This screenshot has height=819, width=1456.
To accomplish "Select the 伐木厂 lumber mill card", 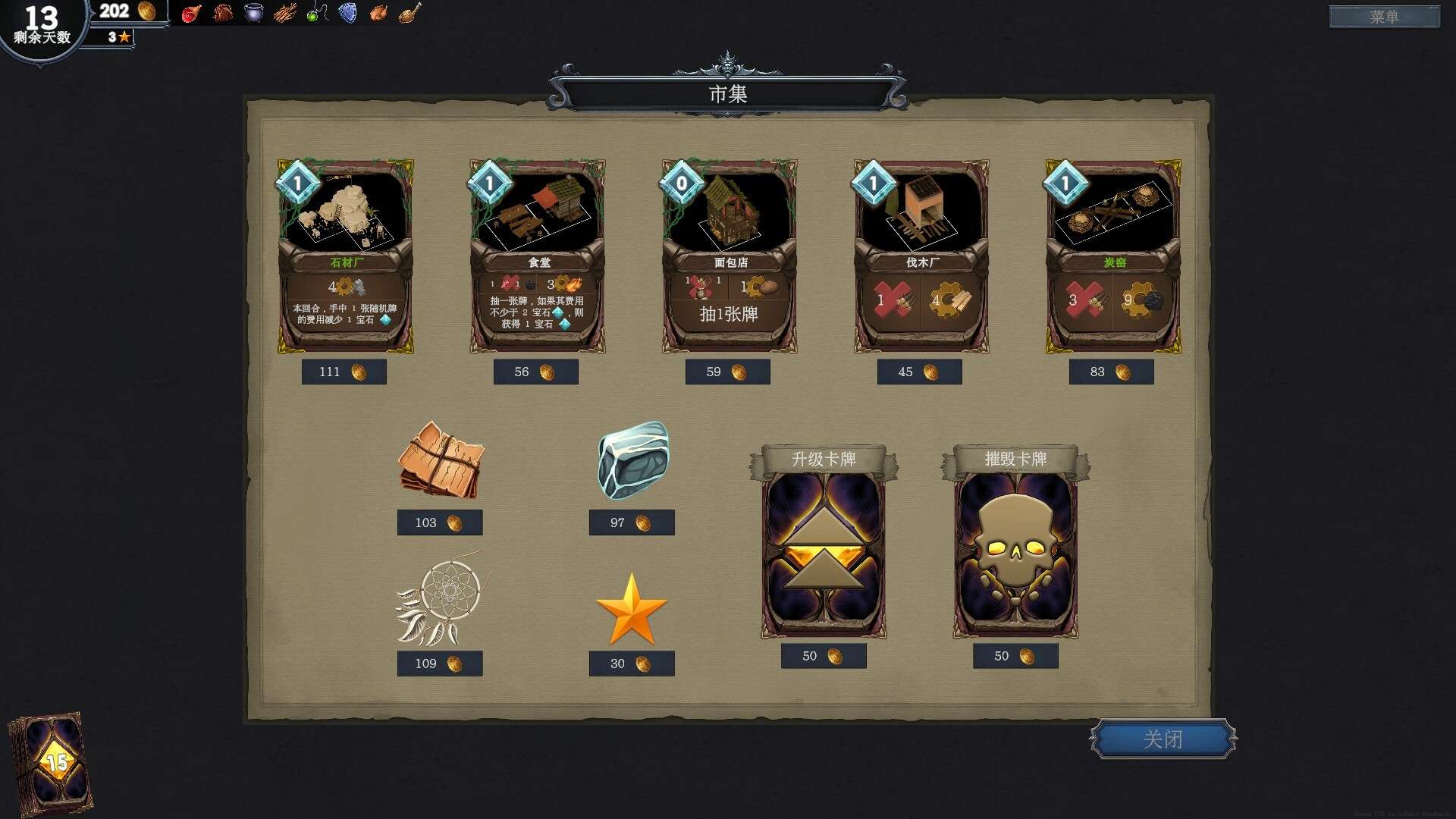I will (921, 256).
